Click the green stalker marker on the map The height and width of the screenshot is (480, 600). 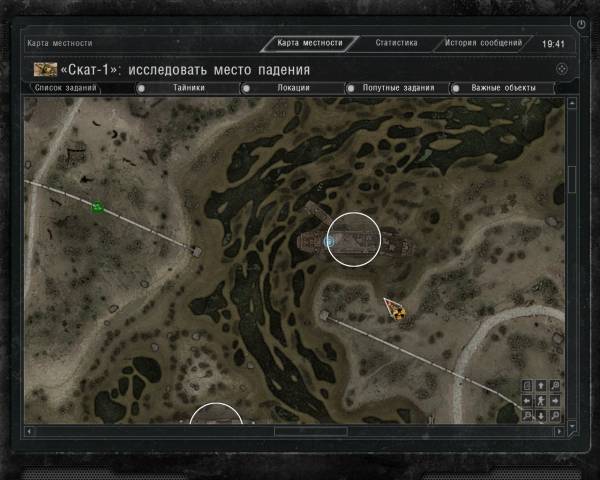click(98, 207)
